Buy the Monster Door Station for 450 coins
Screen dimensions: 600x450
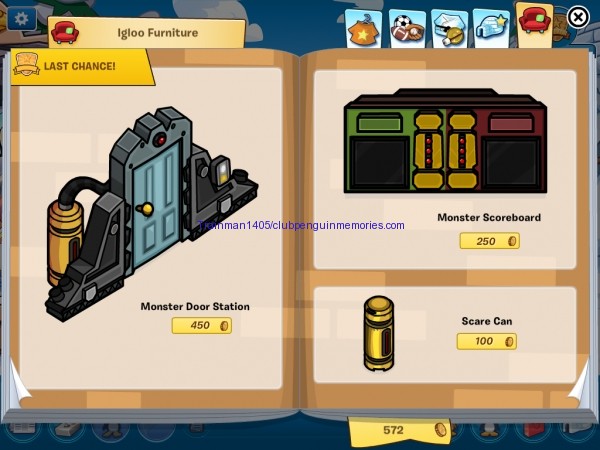pos(201,325)
